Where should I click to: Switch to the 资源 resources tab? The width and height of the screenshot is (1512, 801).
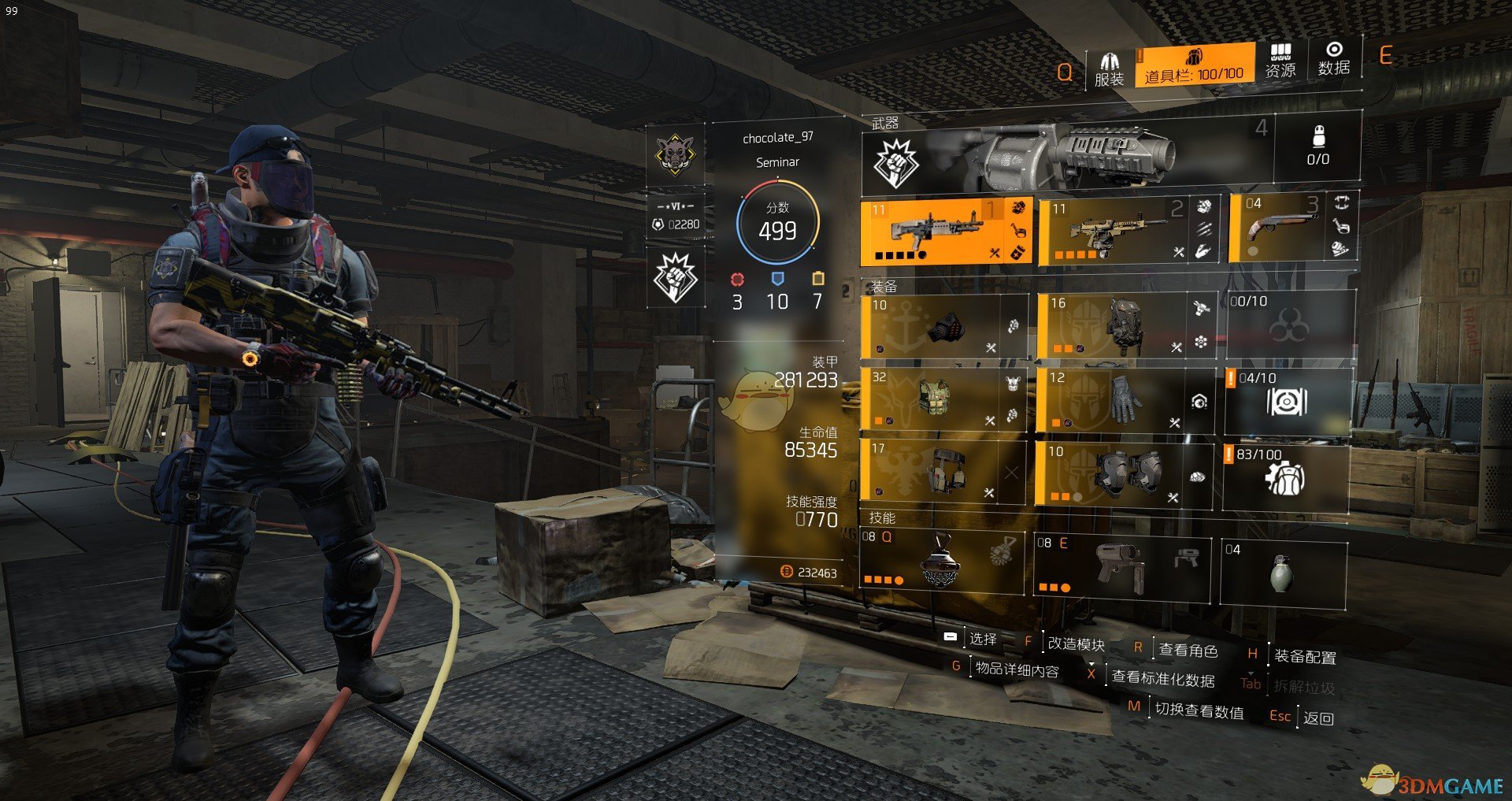coord(1280,61)
